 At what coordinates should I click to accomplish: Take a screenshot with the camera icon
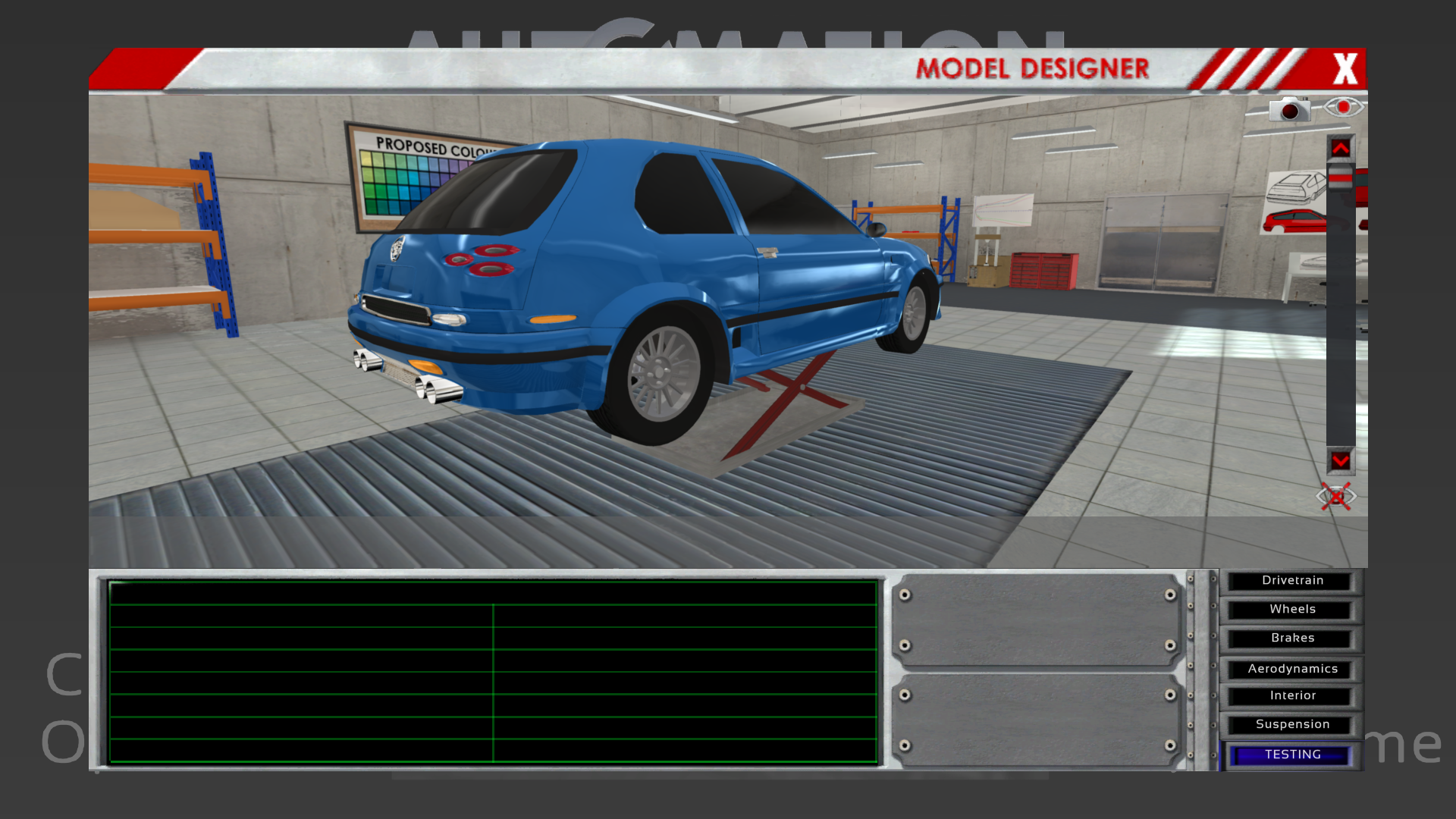click(1289, 109)
